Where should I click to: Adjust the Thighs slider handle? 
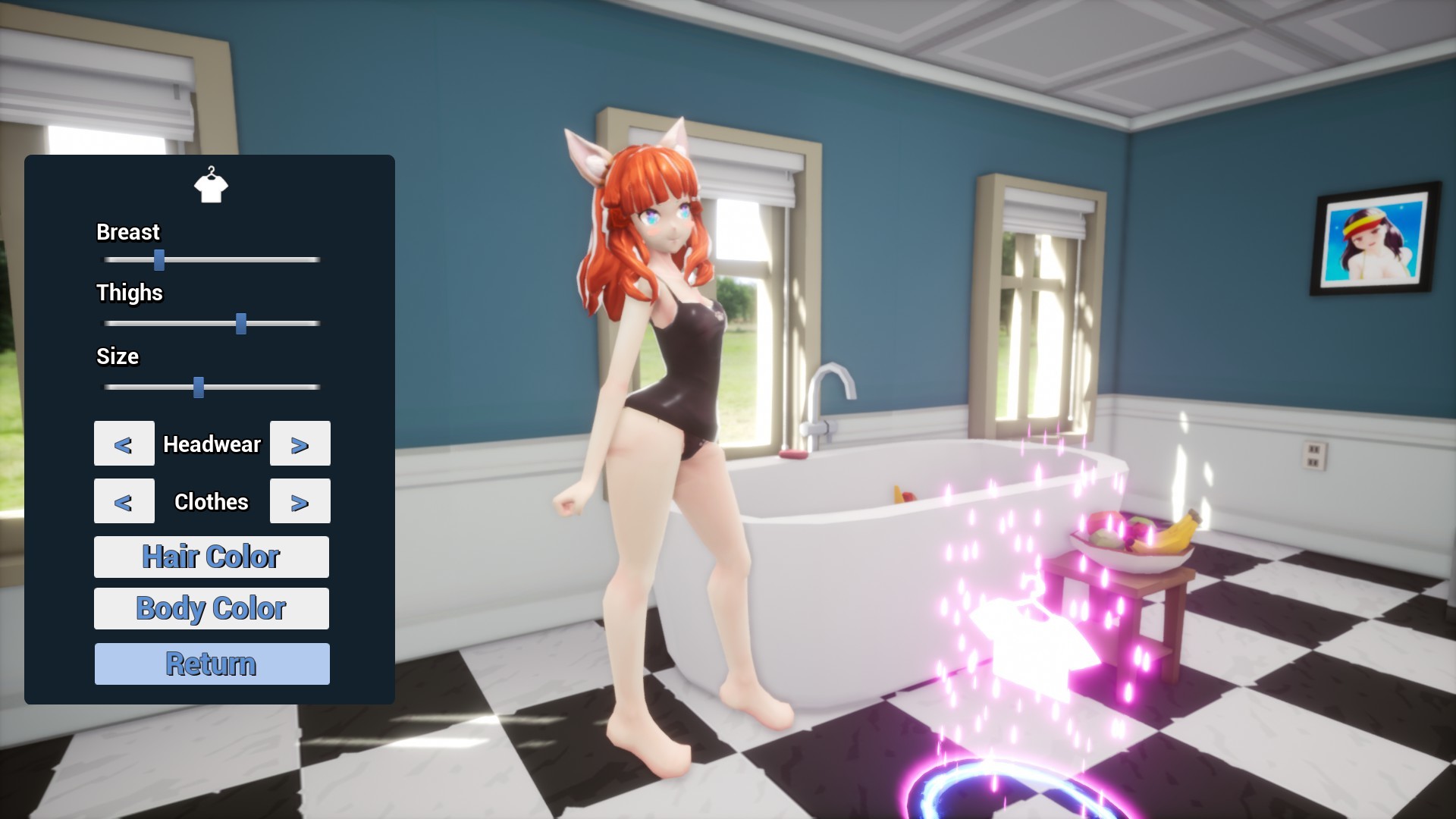(x=242, y=323)
